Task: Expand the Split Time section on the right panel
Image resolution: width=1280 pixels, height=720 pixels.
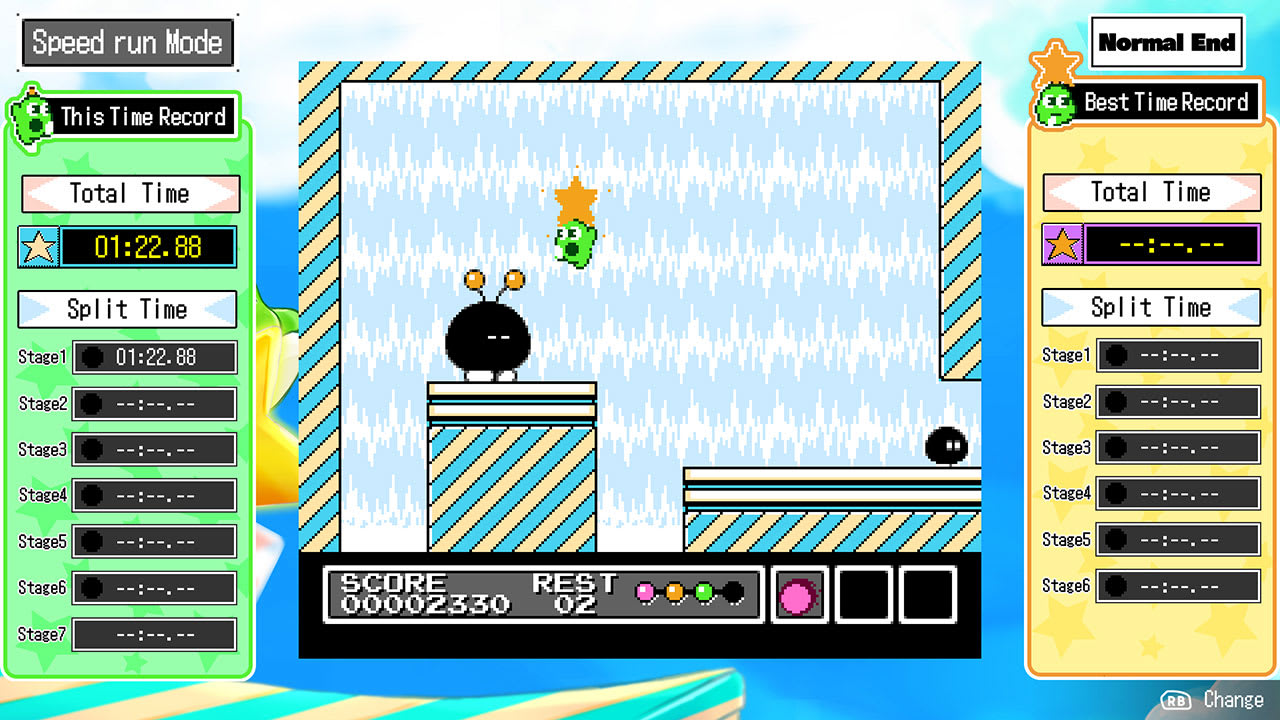Action: 1150,307
